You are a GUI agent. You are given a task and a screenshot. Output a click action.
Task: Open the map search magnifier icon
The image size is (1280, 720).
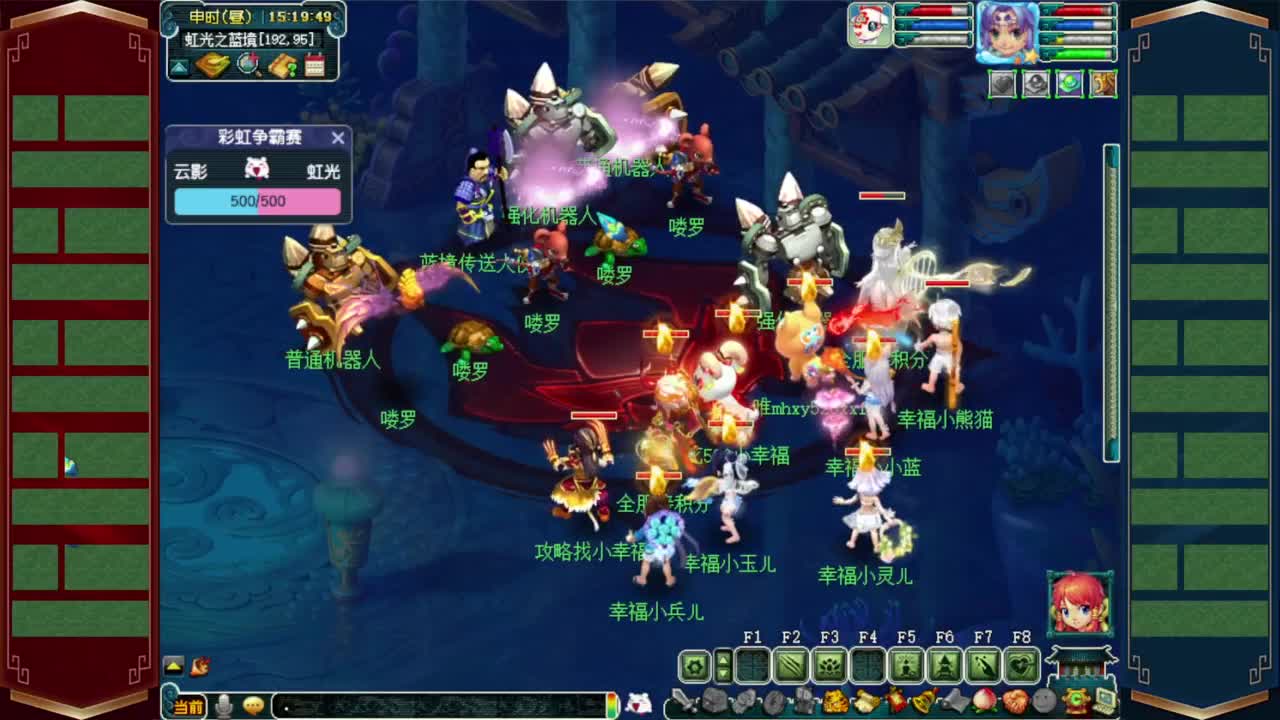247,64
